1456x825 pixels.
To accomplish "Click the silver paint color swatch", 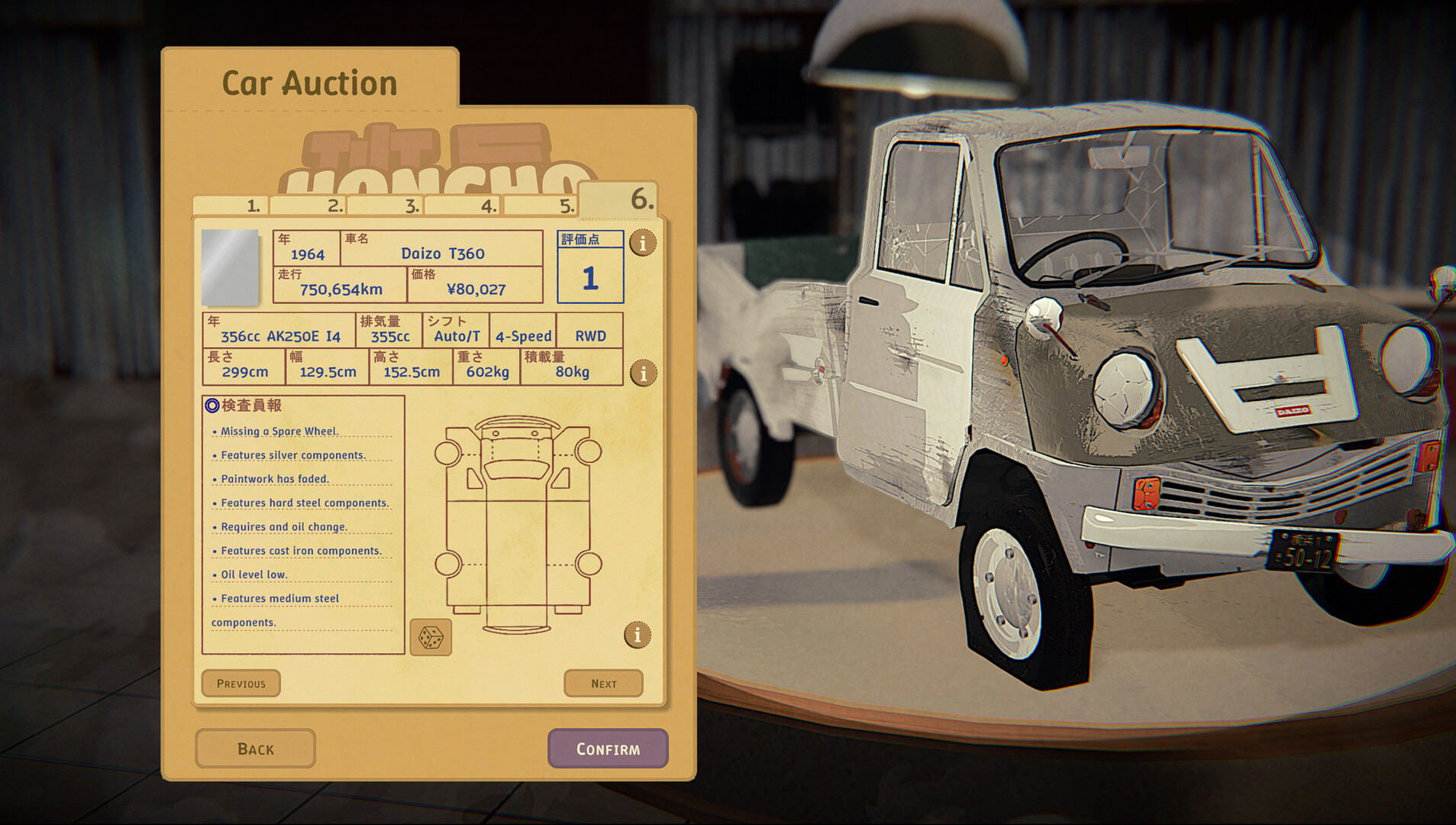I will click(x=230, y=267).
